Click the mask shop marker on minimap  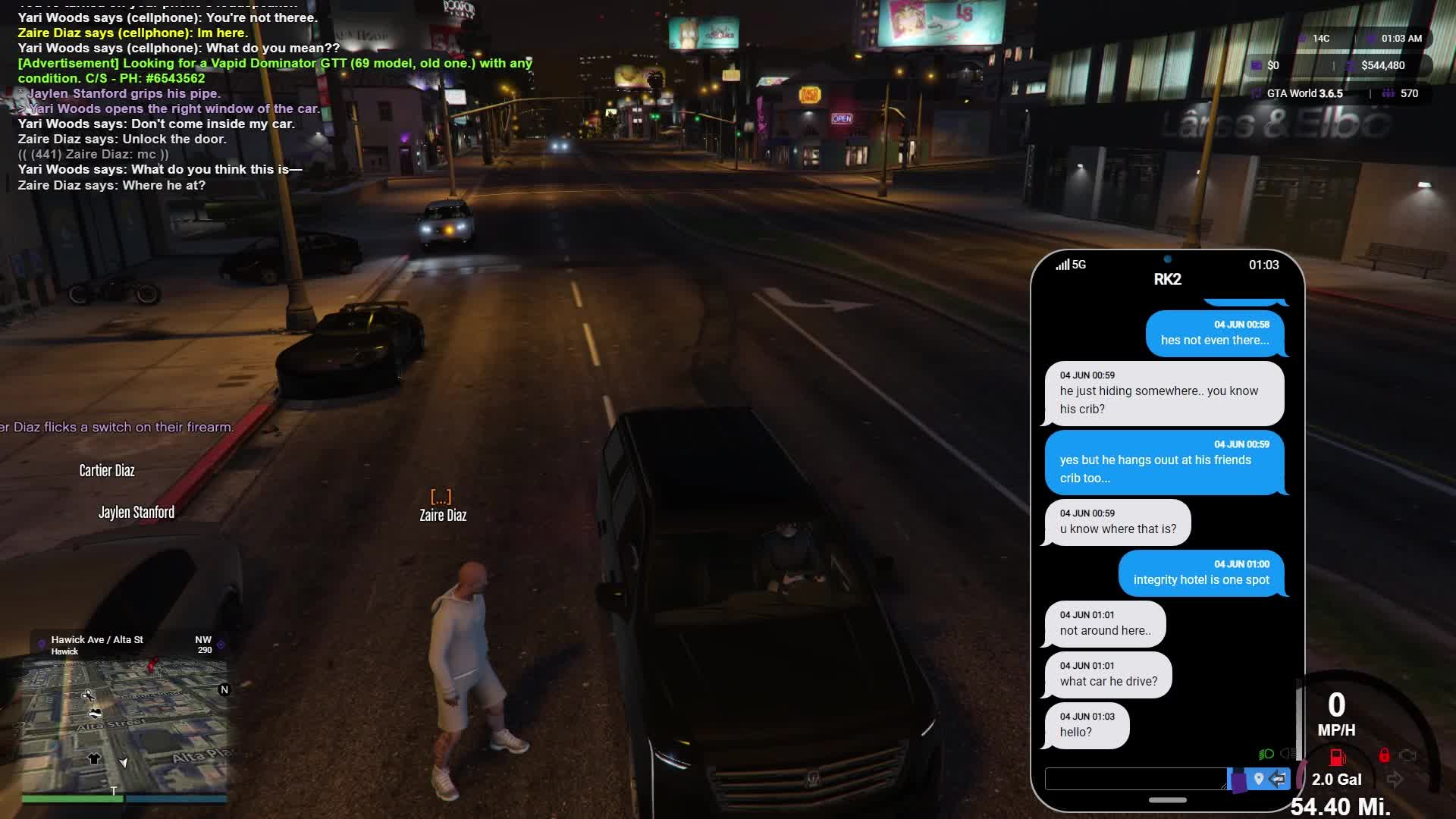96,713
